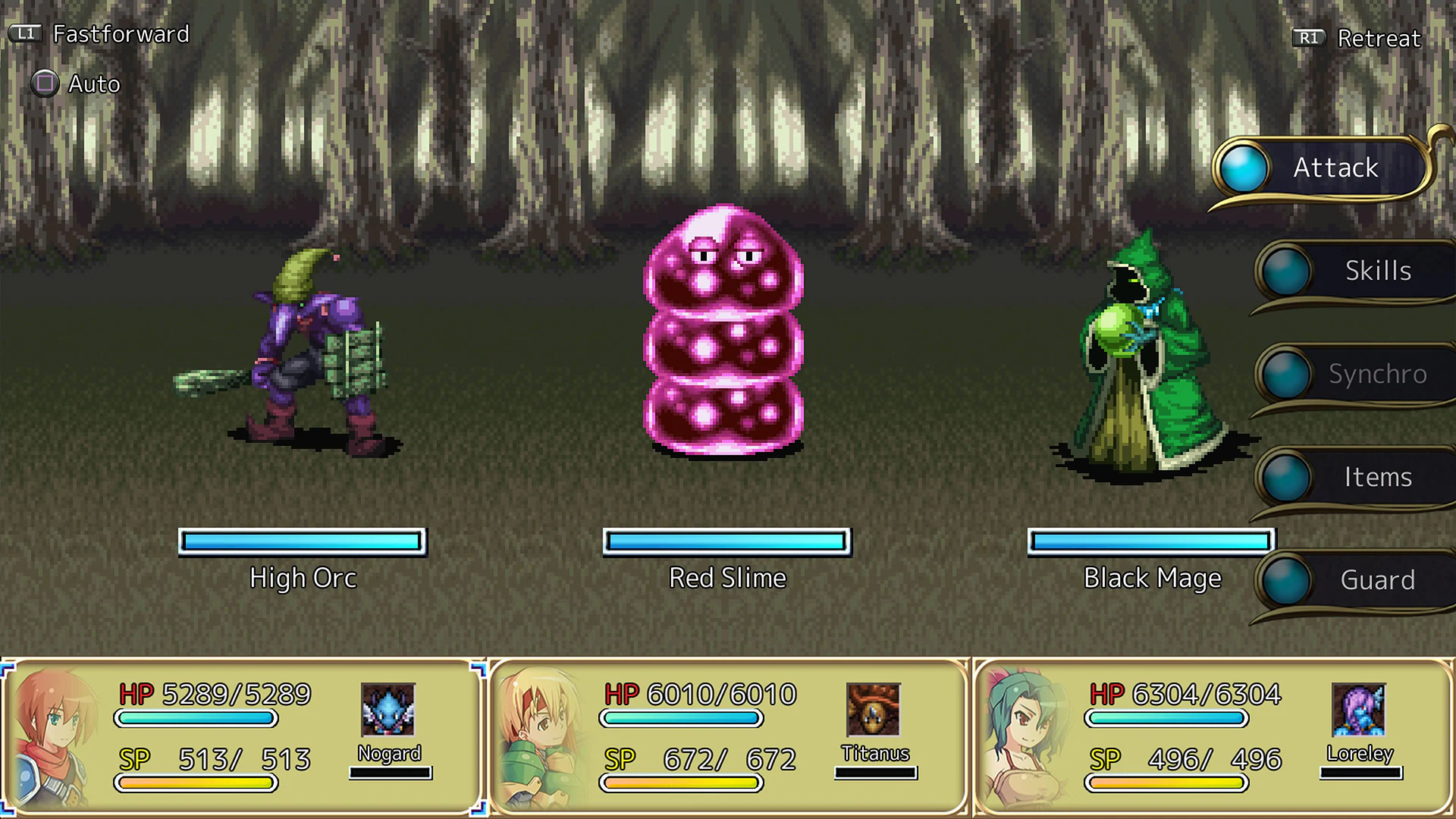Click the Red Slime's HP bar

[x=724, y=541]
